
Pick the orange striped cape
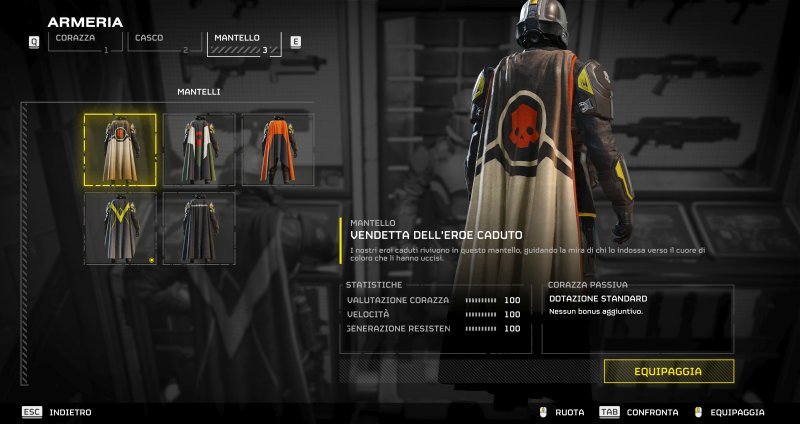[x=277, y=149]
